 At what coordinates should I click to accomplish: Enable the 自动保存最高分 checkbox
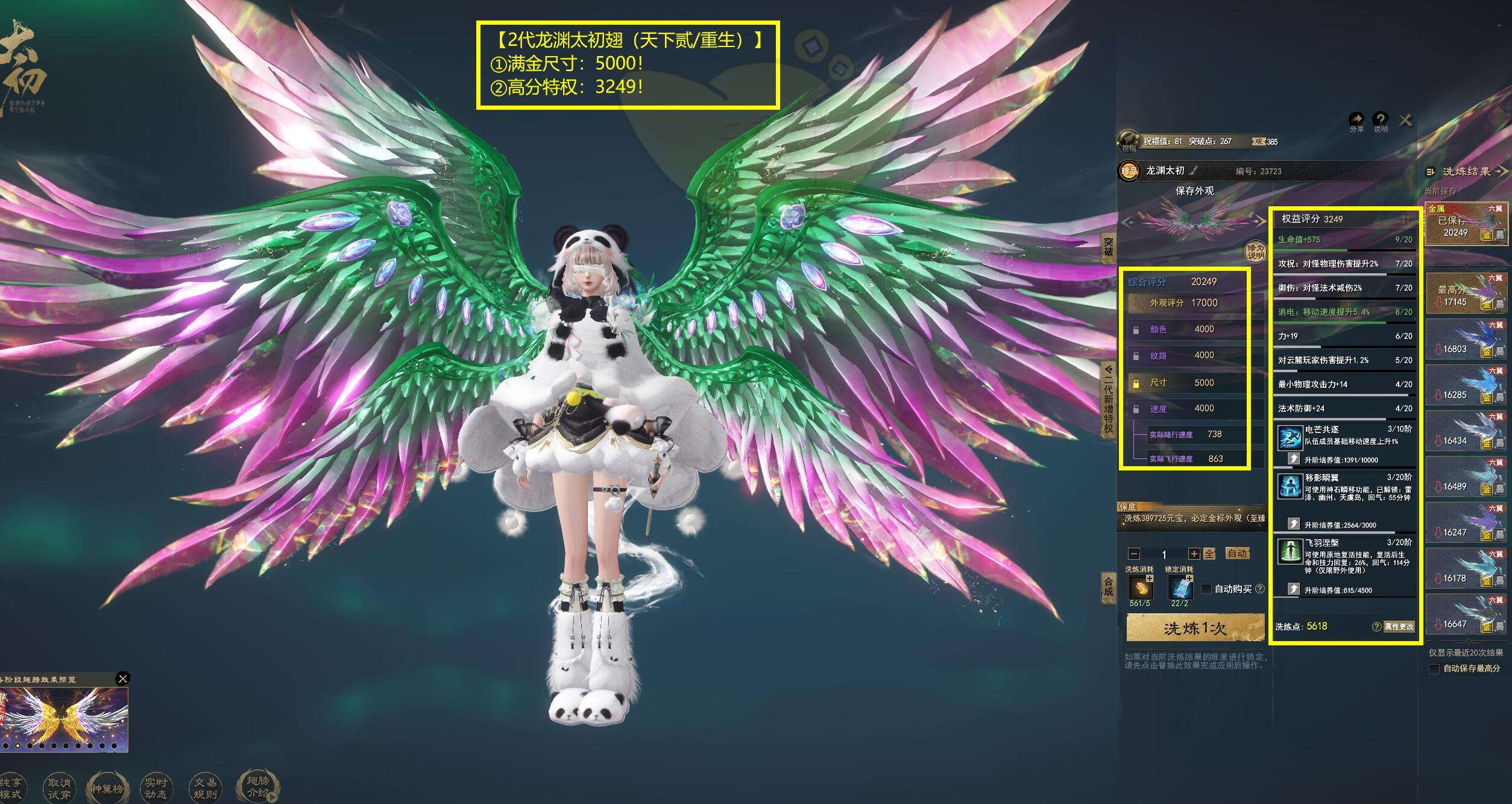tap(1434, 668)
